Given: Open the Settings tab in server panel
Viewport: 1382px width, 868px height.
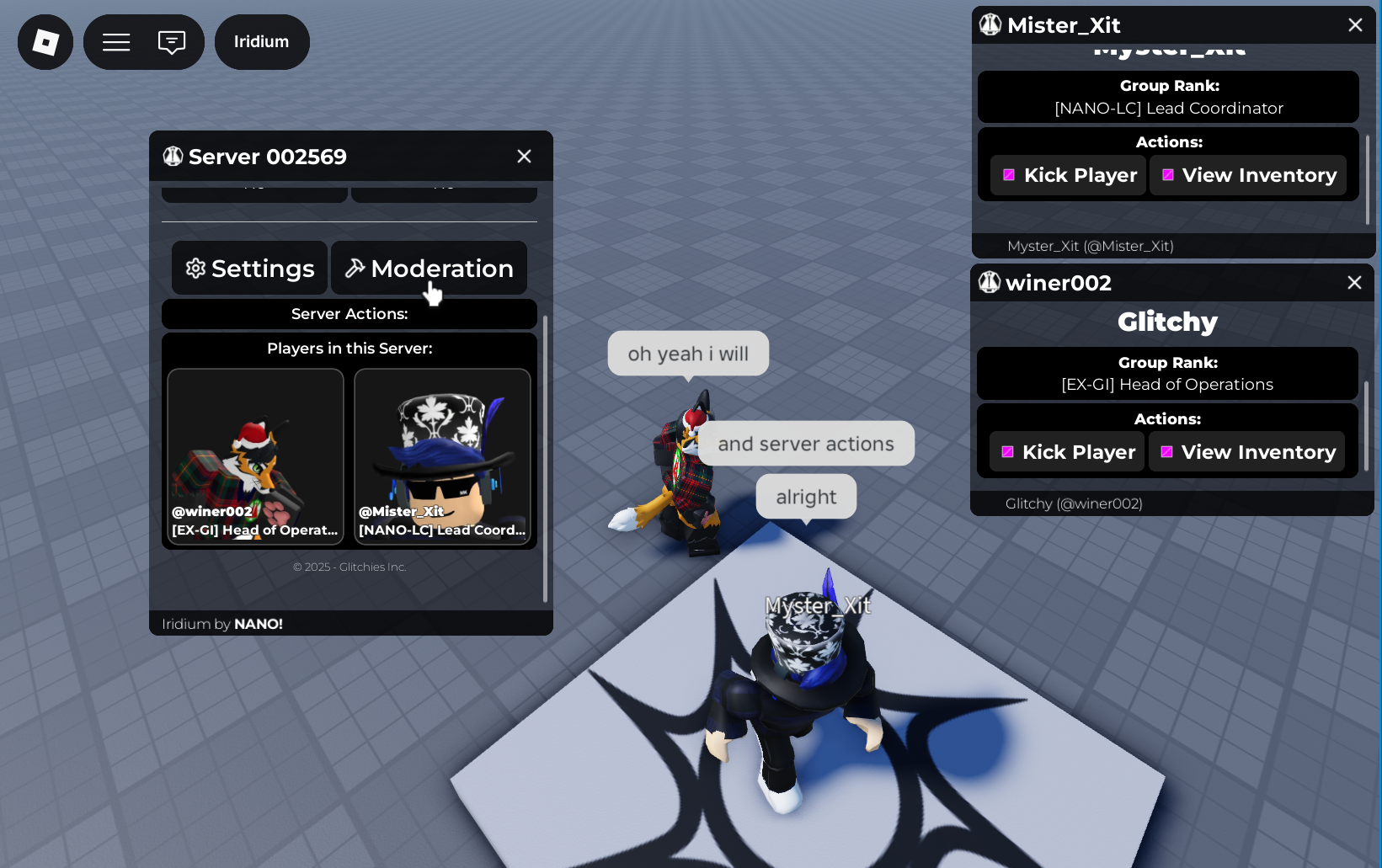Looking at the screenshot, I should [x=250, y=269].
